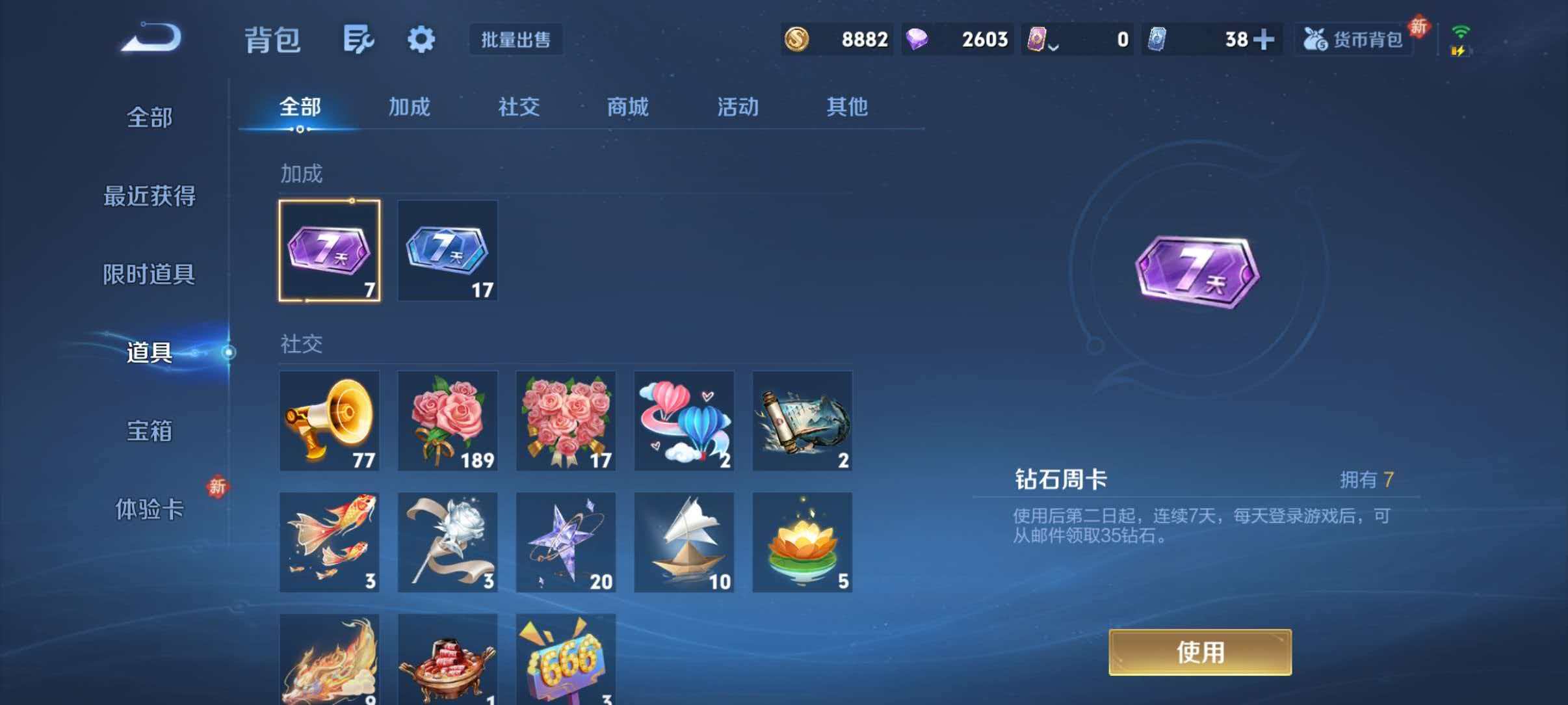Select the lotus lantern item
This screenshot has height=705, width=1568.
click(801, 542)
